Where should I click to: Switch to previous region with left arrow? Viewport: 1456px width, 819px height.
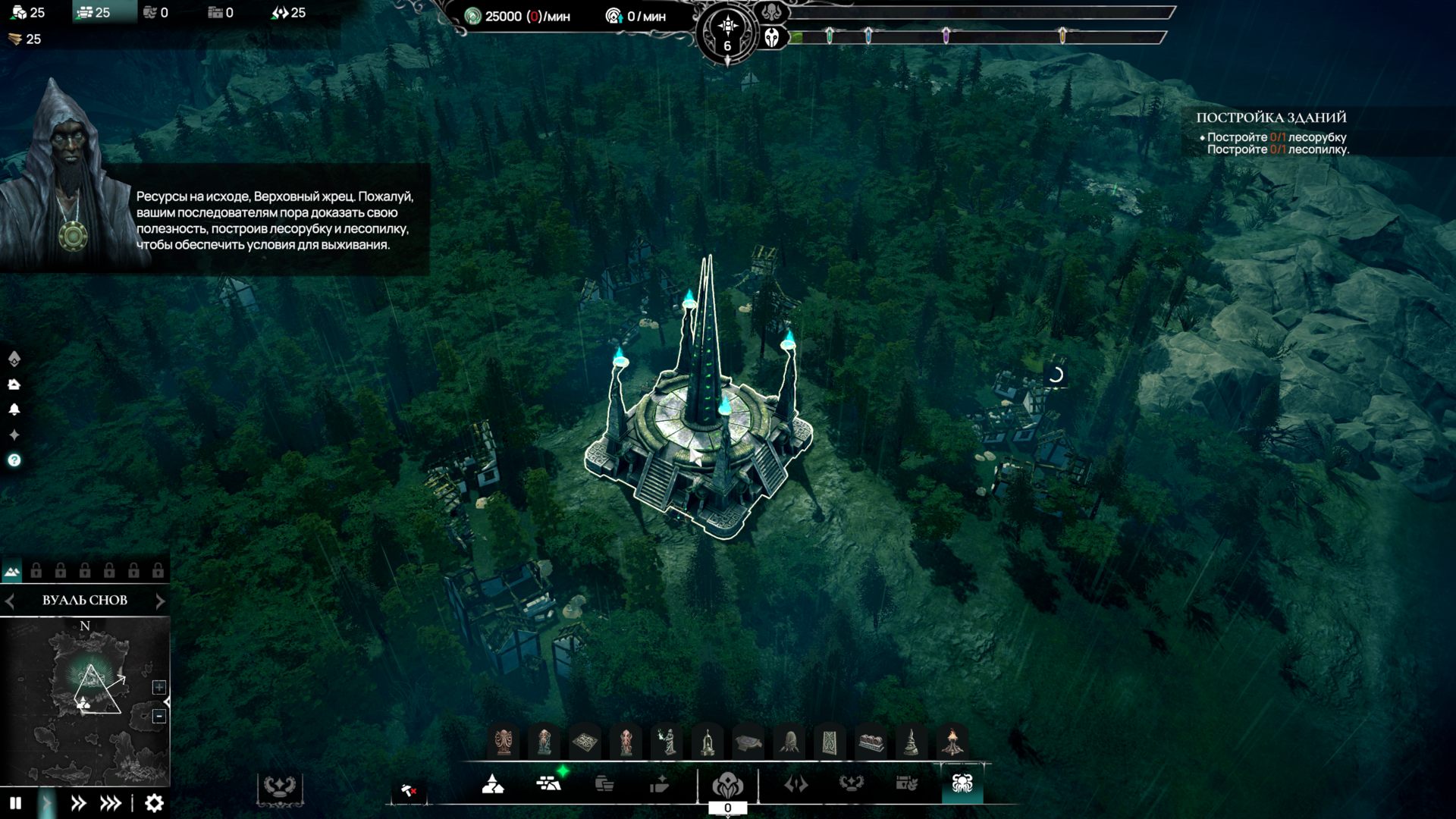point(10,601)
